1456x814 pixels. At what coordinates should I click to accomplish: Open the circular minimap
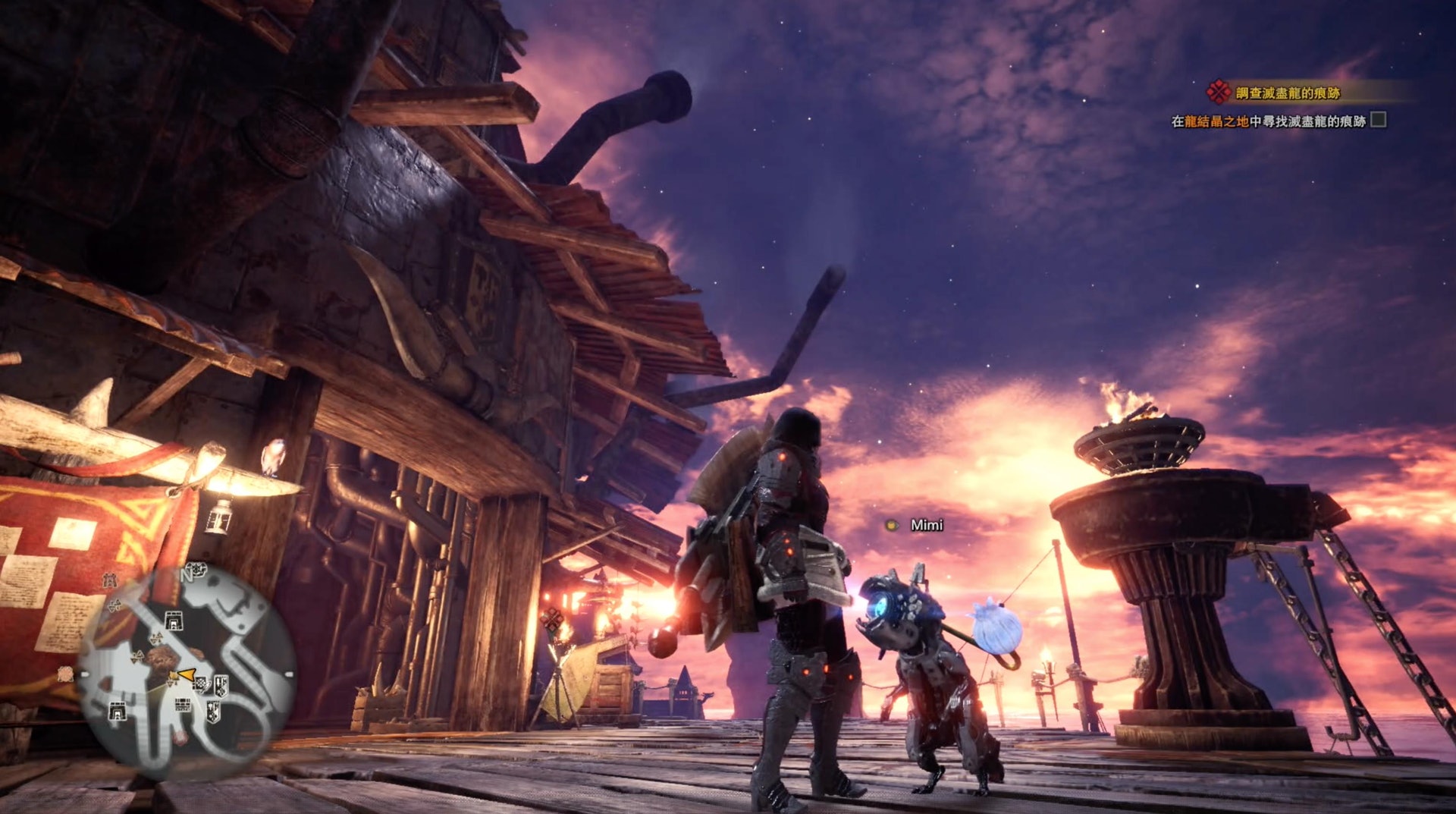(186, 671)
